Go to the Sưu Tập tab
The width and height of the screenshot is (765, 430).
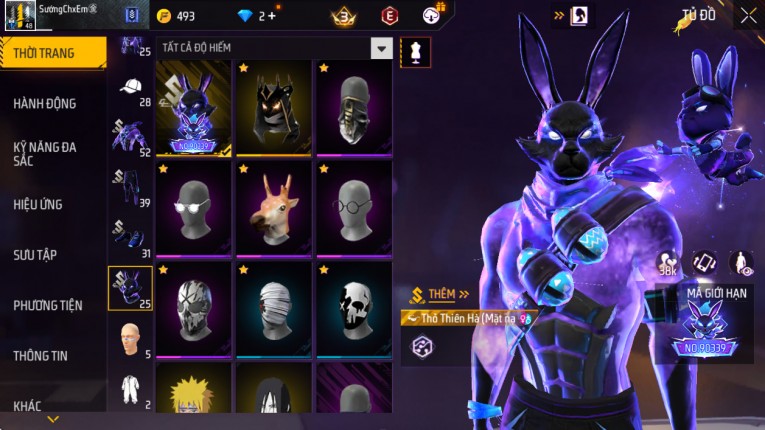(36, 255)
